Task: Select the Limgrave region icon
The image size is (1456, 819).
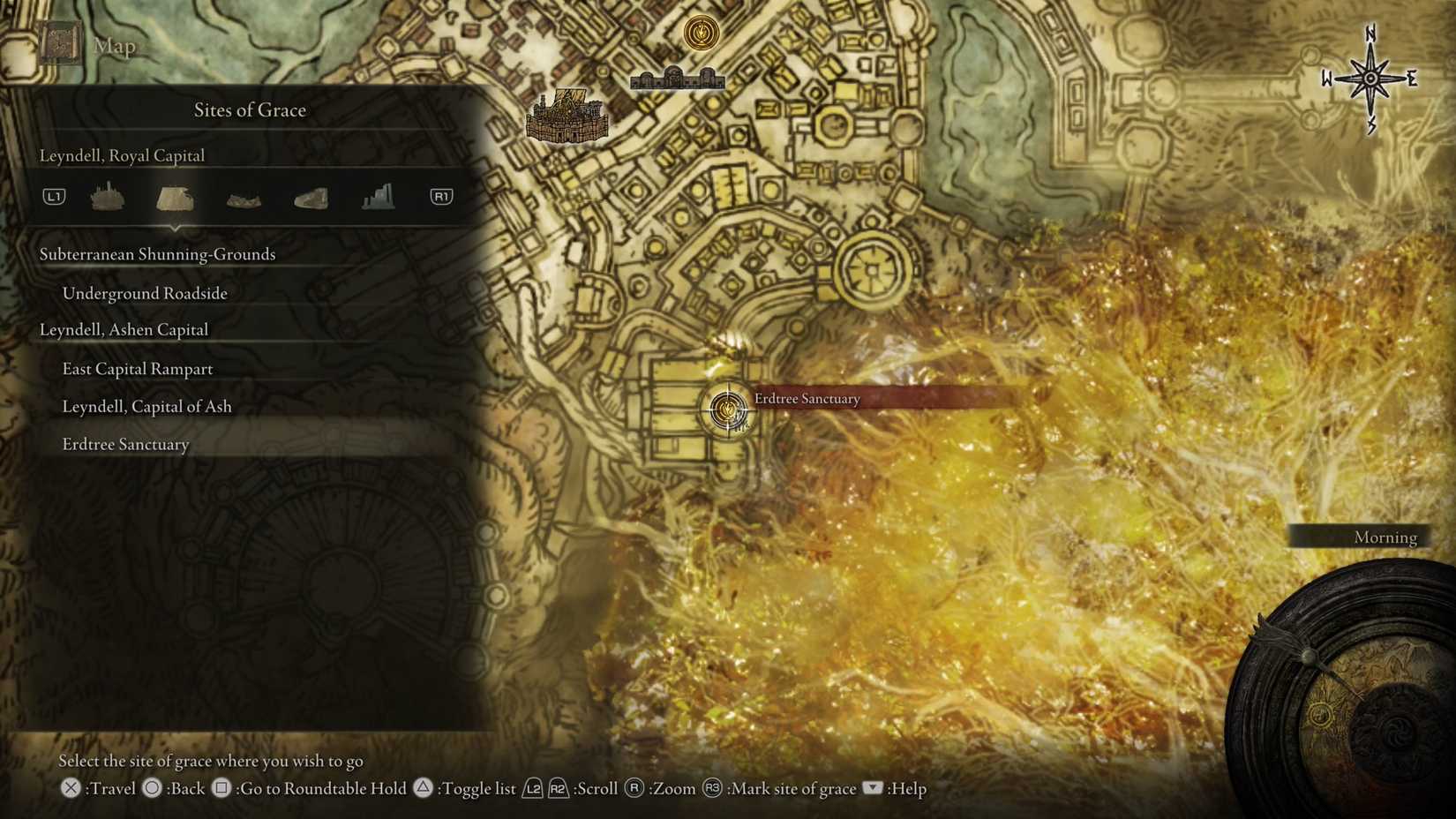Action: click(x=108, y=196)
